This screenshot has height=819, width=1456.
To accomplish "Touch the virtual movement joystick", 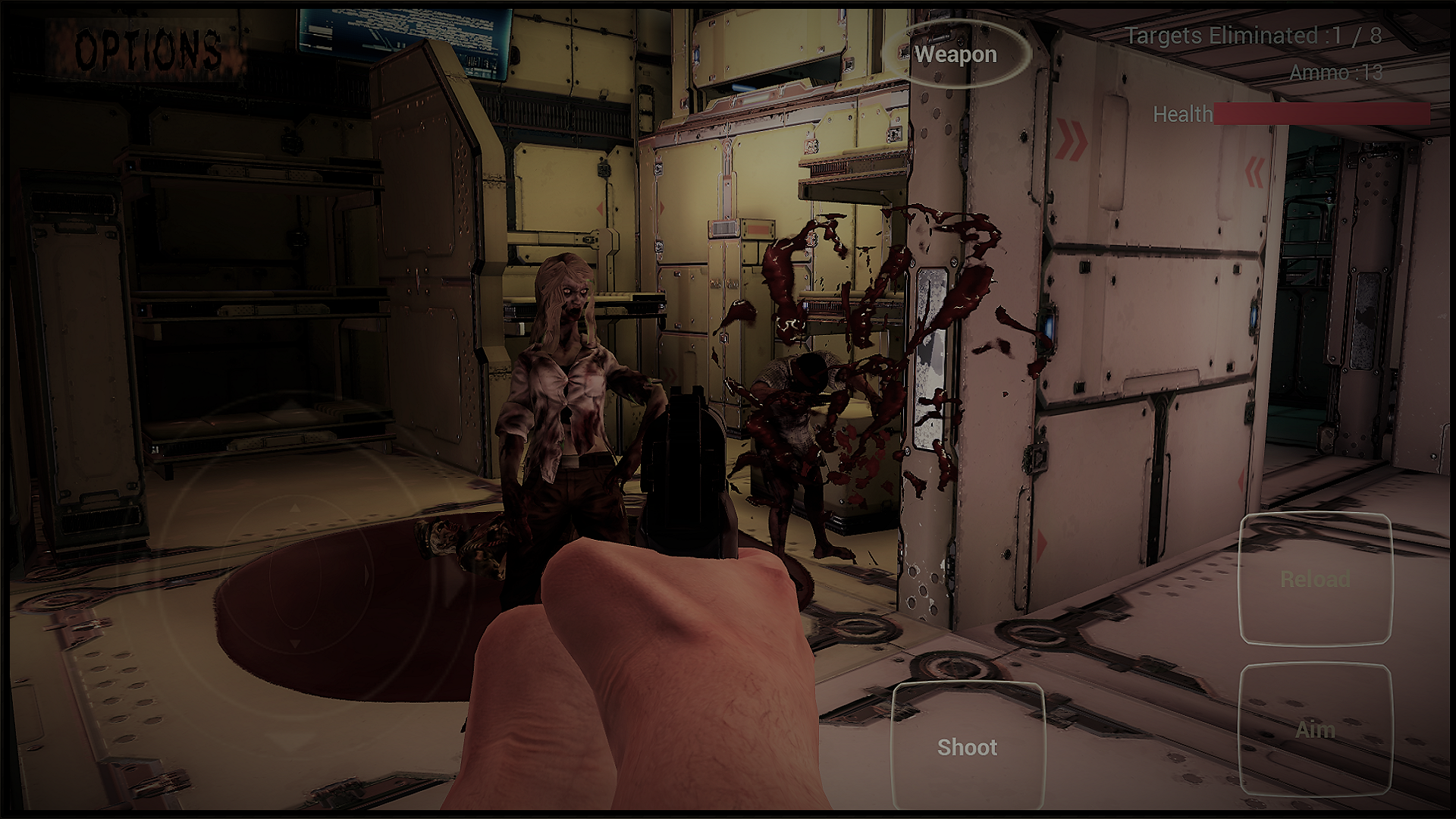I will pos(296,576).
